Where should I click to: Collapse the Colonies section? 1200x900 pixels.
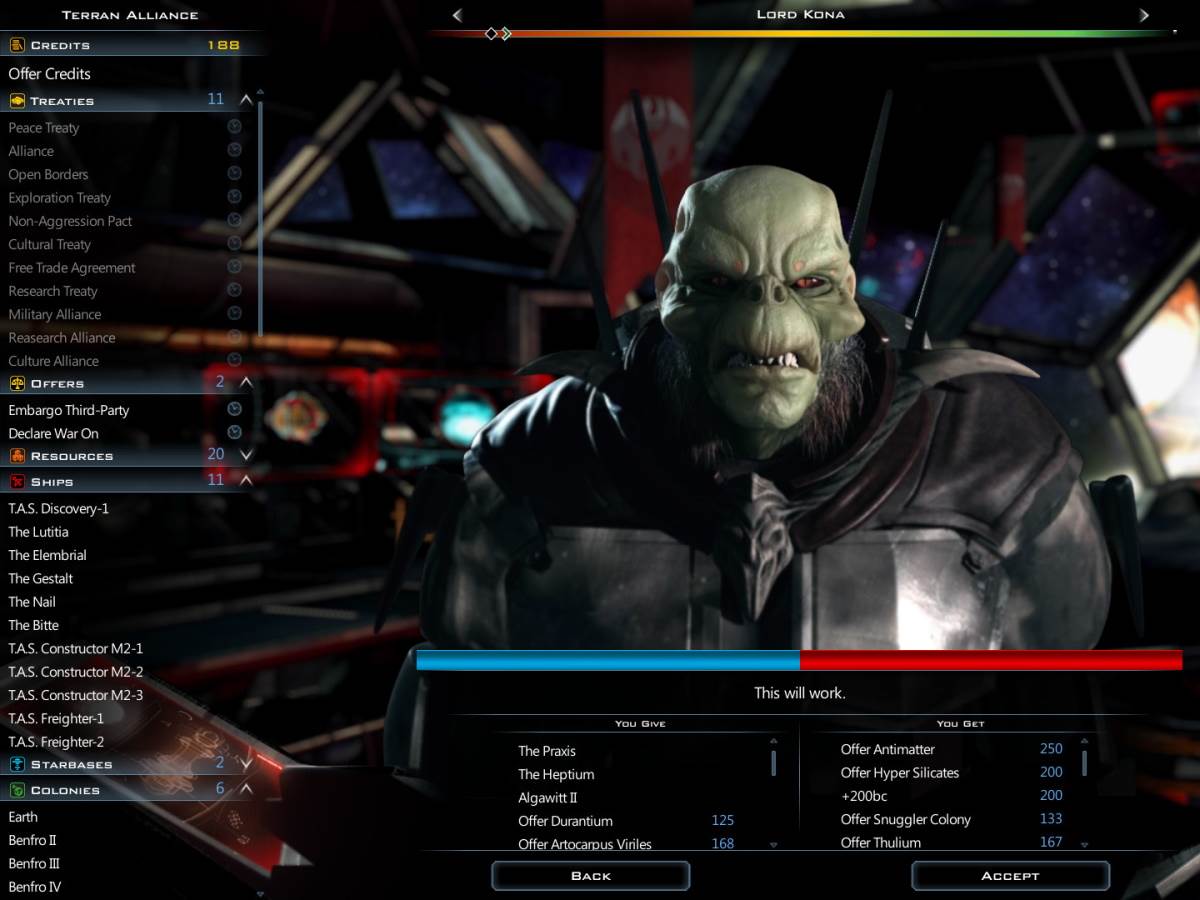point(246,789)
